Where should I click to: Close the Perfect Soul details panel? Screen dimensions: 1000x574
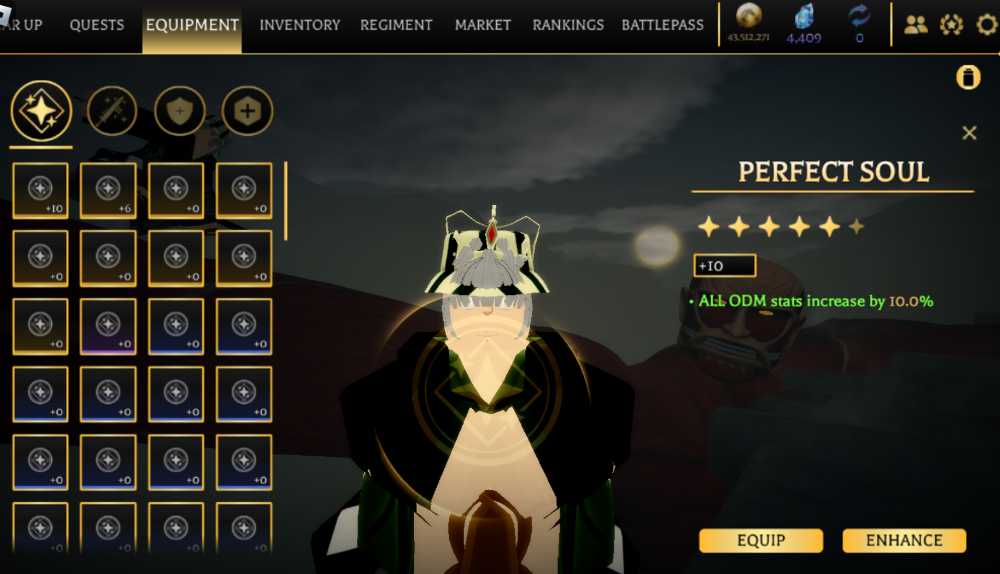[x=968, y=133]
